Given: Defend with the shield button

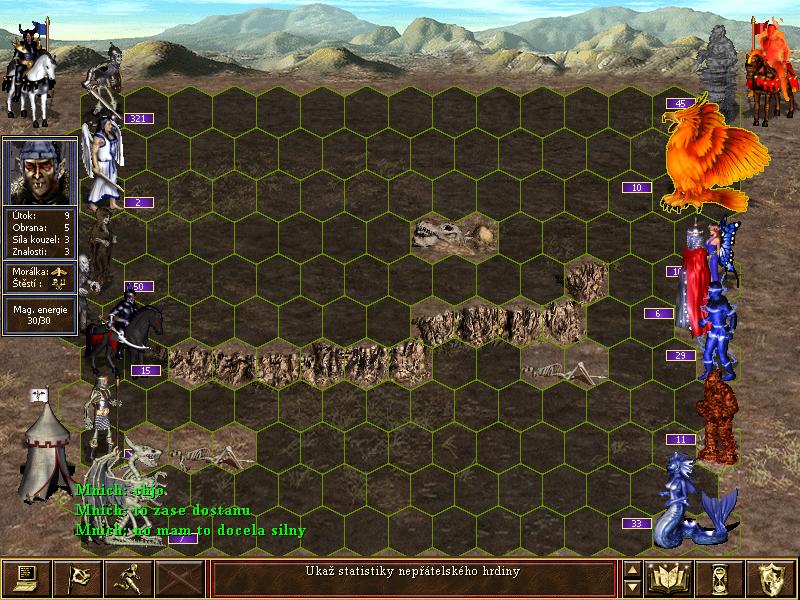Looking at the screenshot, I should click(771, 579).
